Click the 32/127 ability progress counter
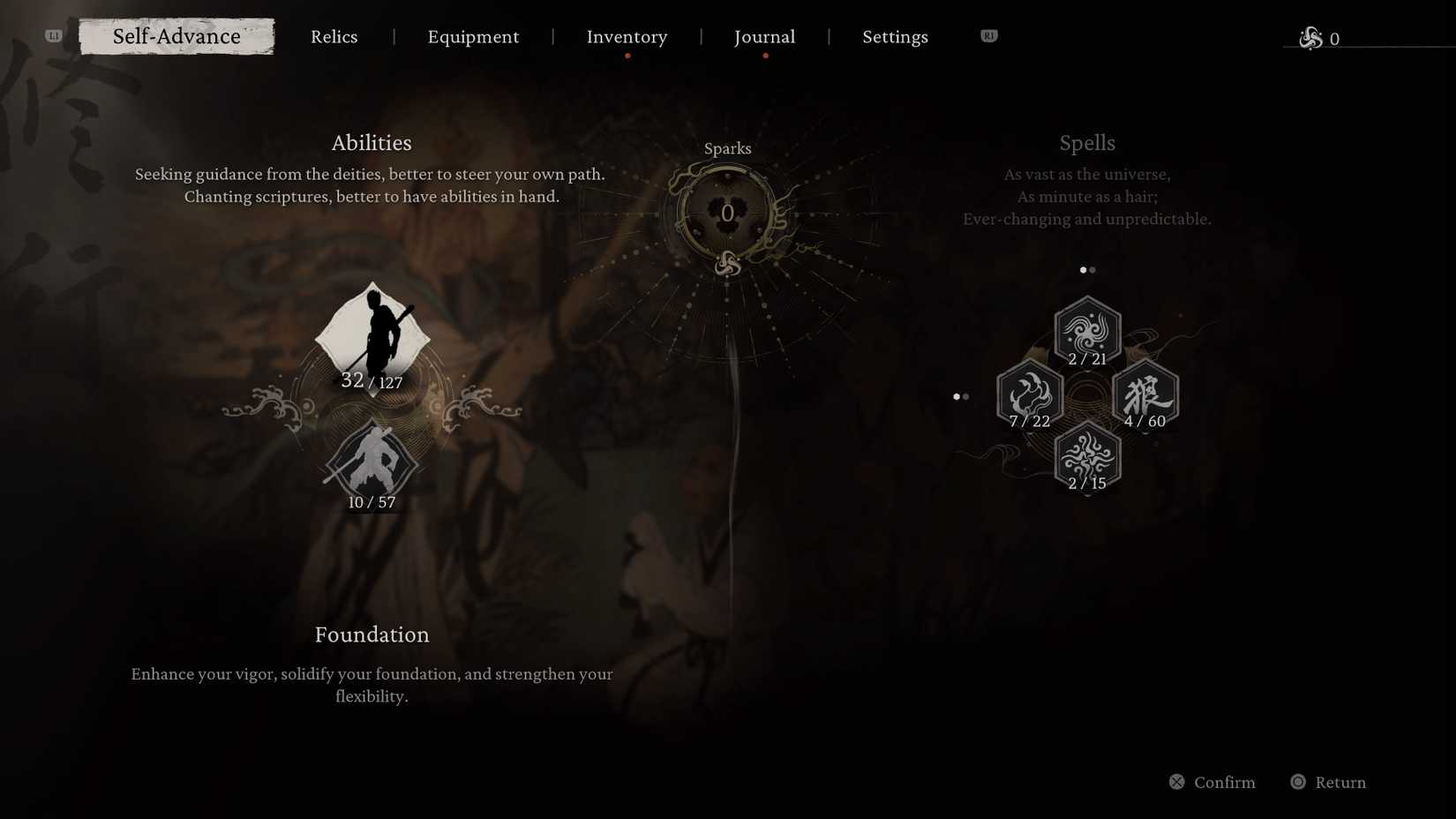This screenshot has height=819, width=1456. (371, 381)
